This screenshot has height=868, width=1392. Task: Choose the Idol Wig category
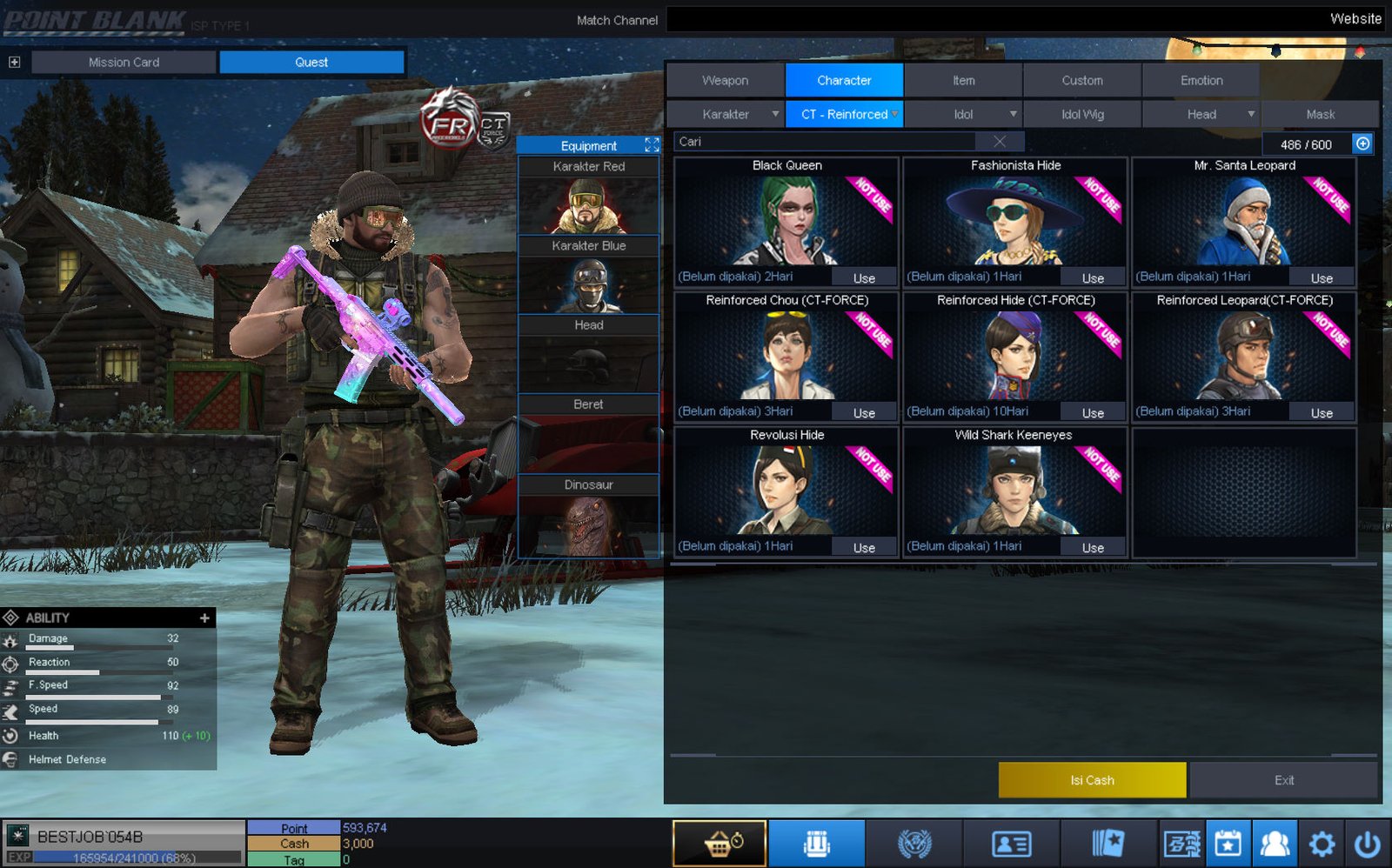1082,114
